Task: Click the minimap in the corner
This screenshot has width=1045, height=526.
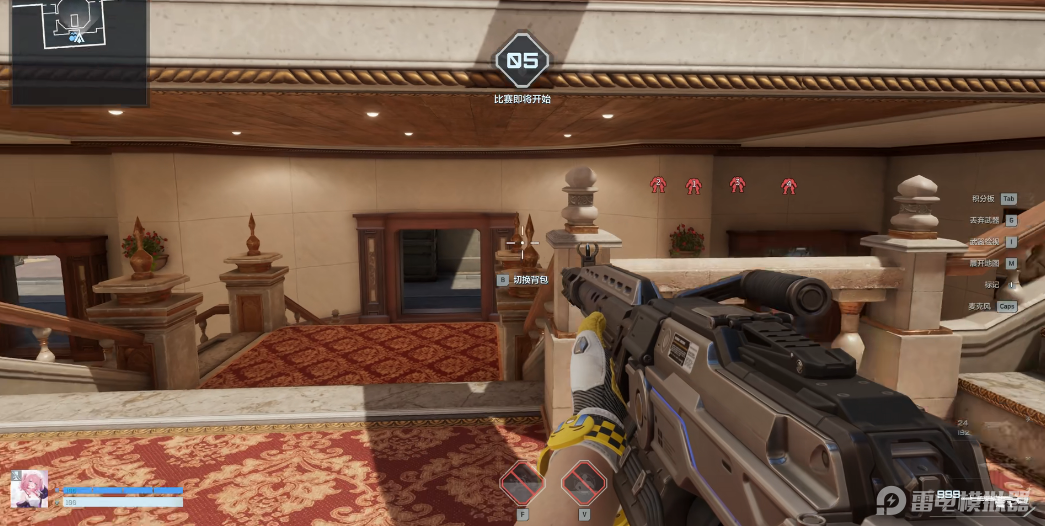Action: click(79, 52)
